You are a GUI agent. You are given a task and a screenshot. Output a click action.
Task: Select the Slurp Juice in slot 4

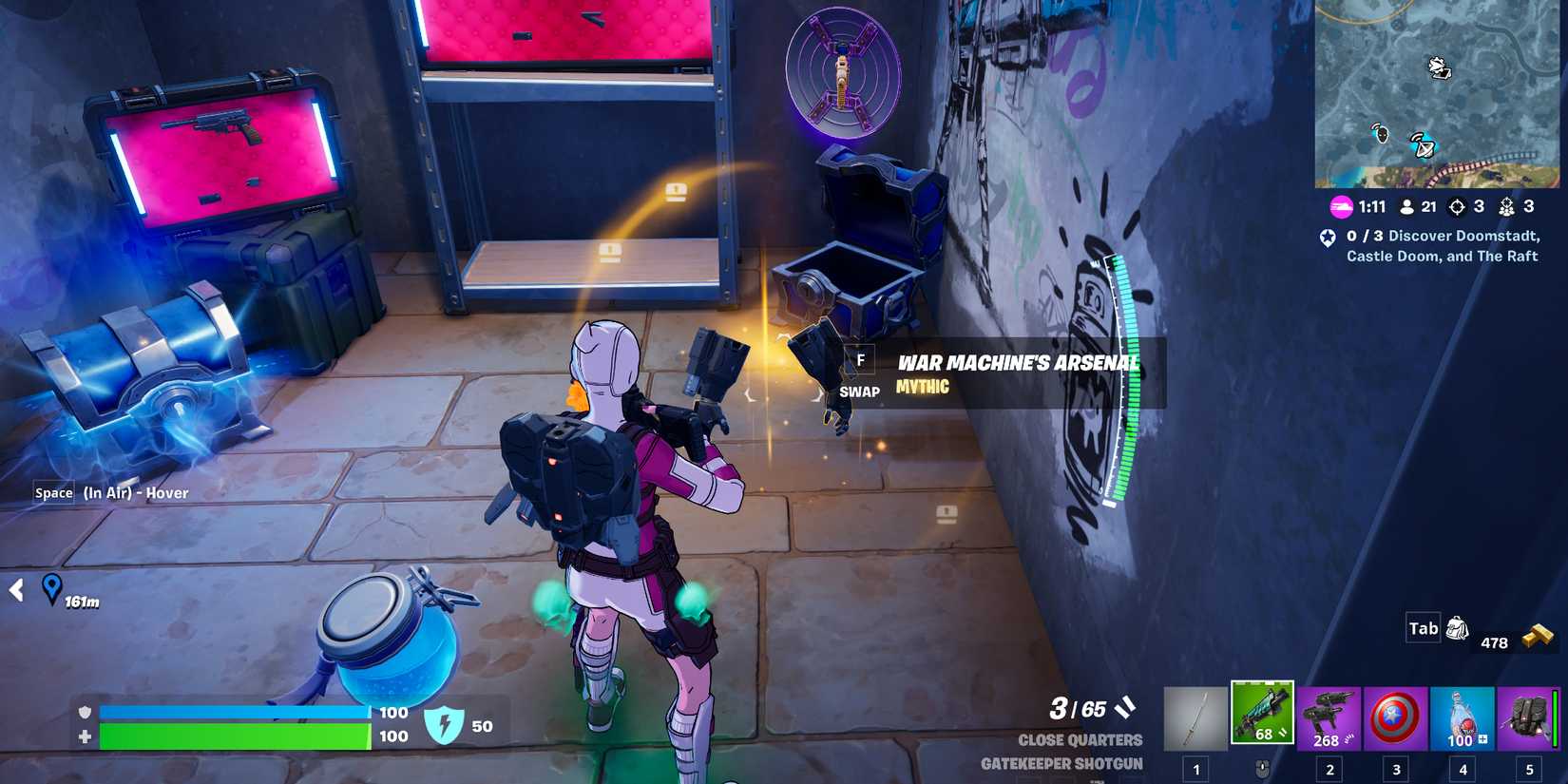coord(1462,717)
